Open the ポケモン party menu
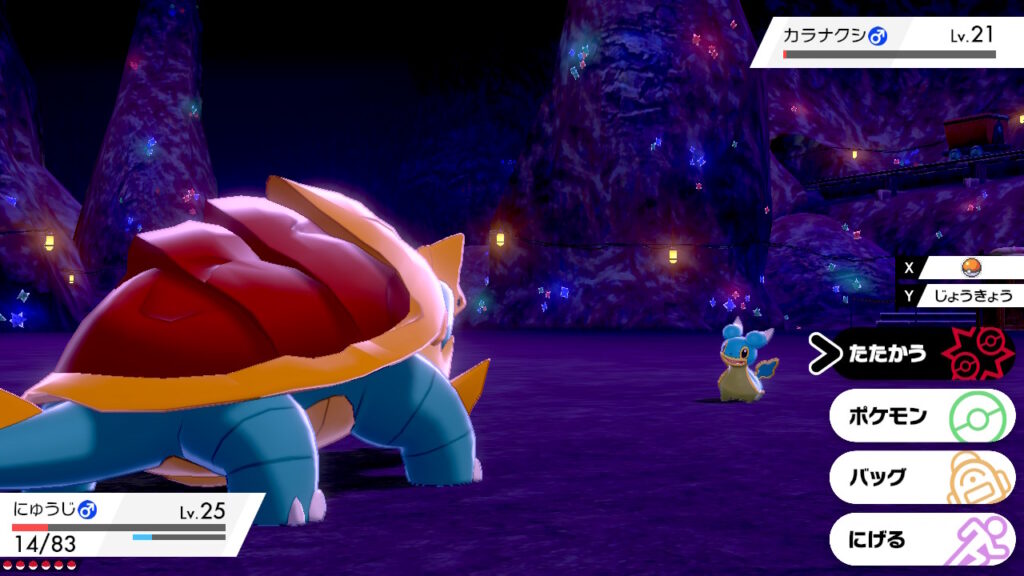The image size is (1024, 576). click(920, 415)
